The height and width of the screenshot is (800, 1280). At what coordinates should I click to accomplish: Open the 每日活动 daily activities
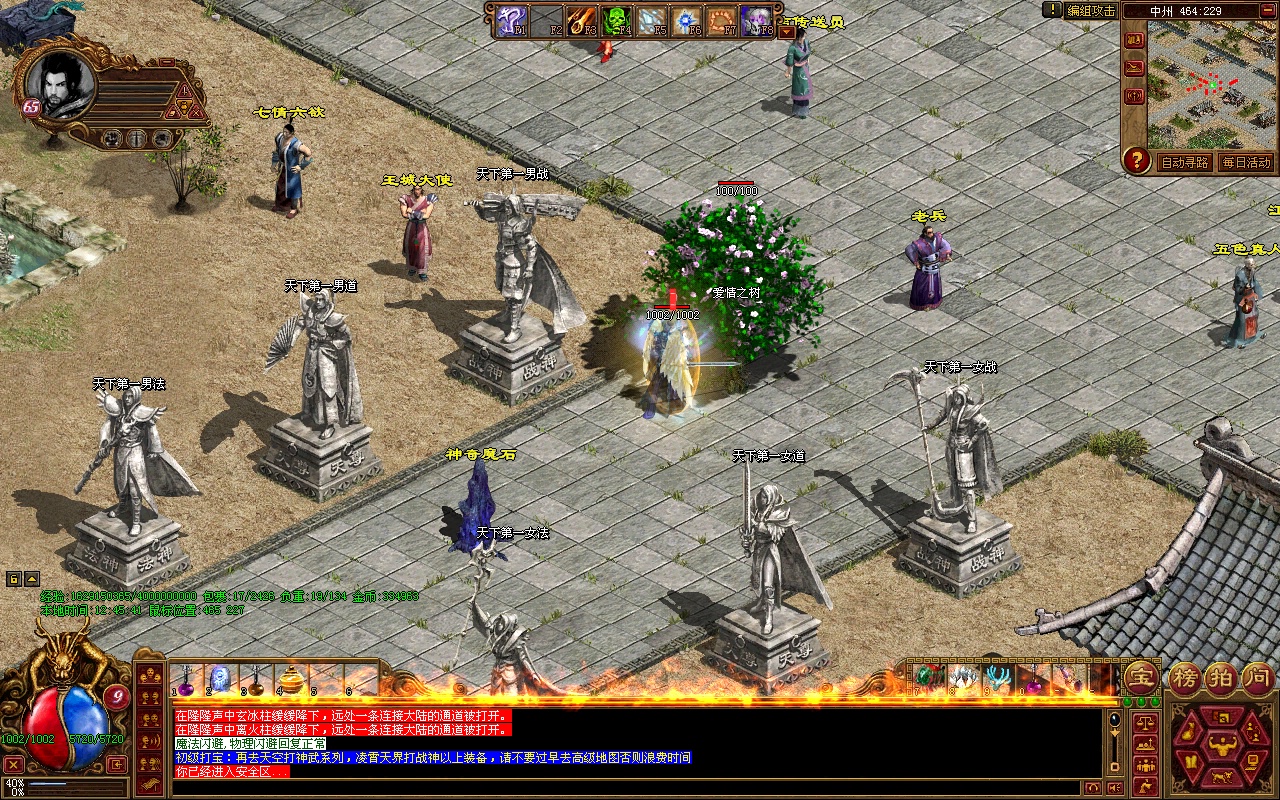(x=1245, y=162)
